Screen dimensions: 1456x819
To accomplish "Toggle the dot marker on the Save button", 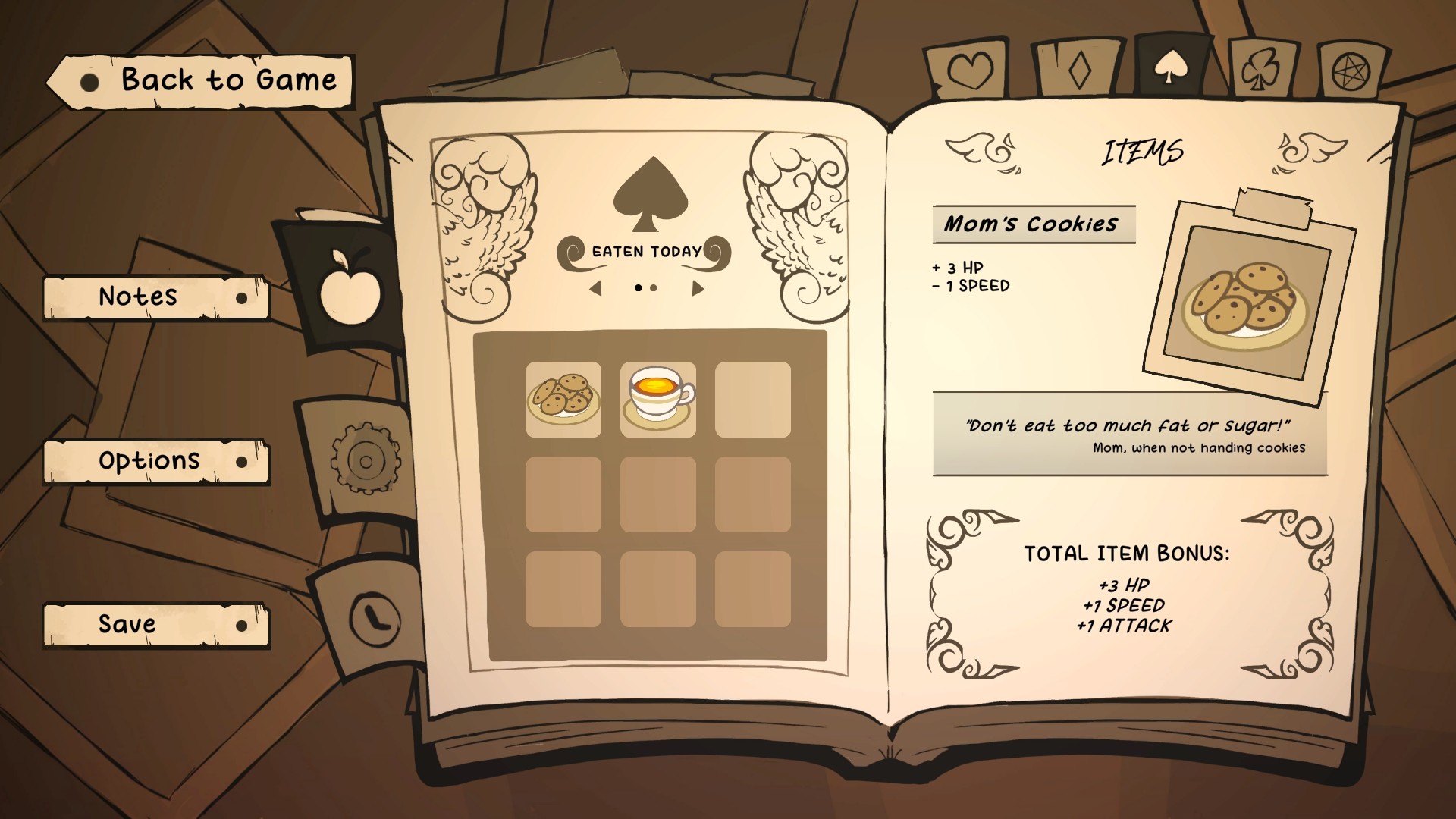I will coord(243,626).
